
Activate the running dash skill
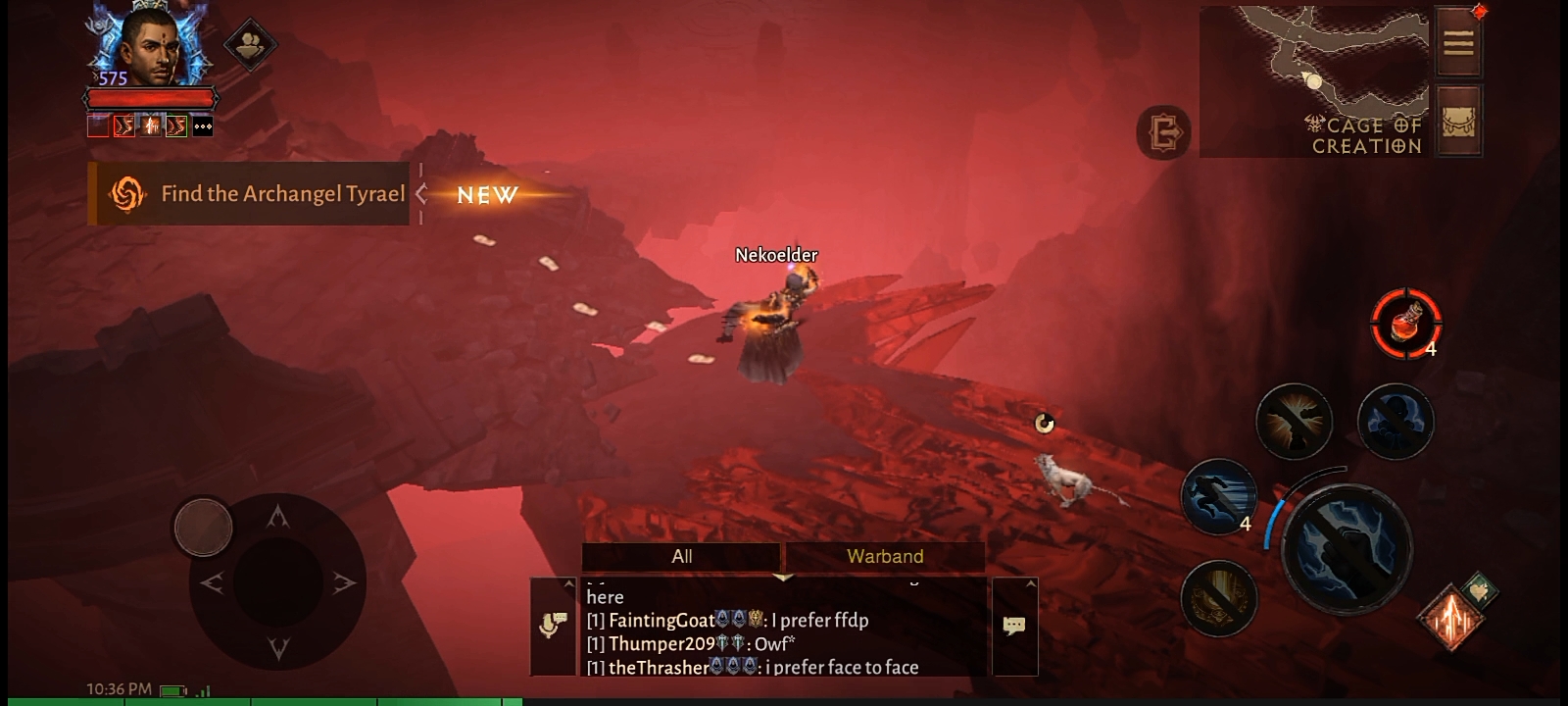pyautogui.click(x=1218, y=497)
